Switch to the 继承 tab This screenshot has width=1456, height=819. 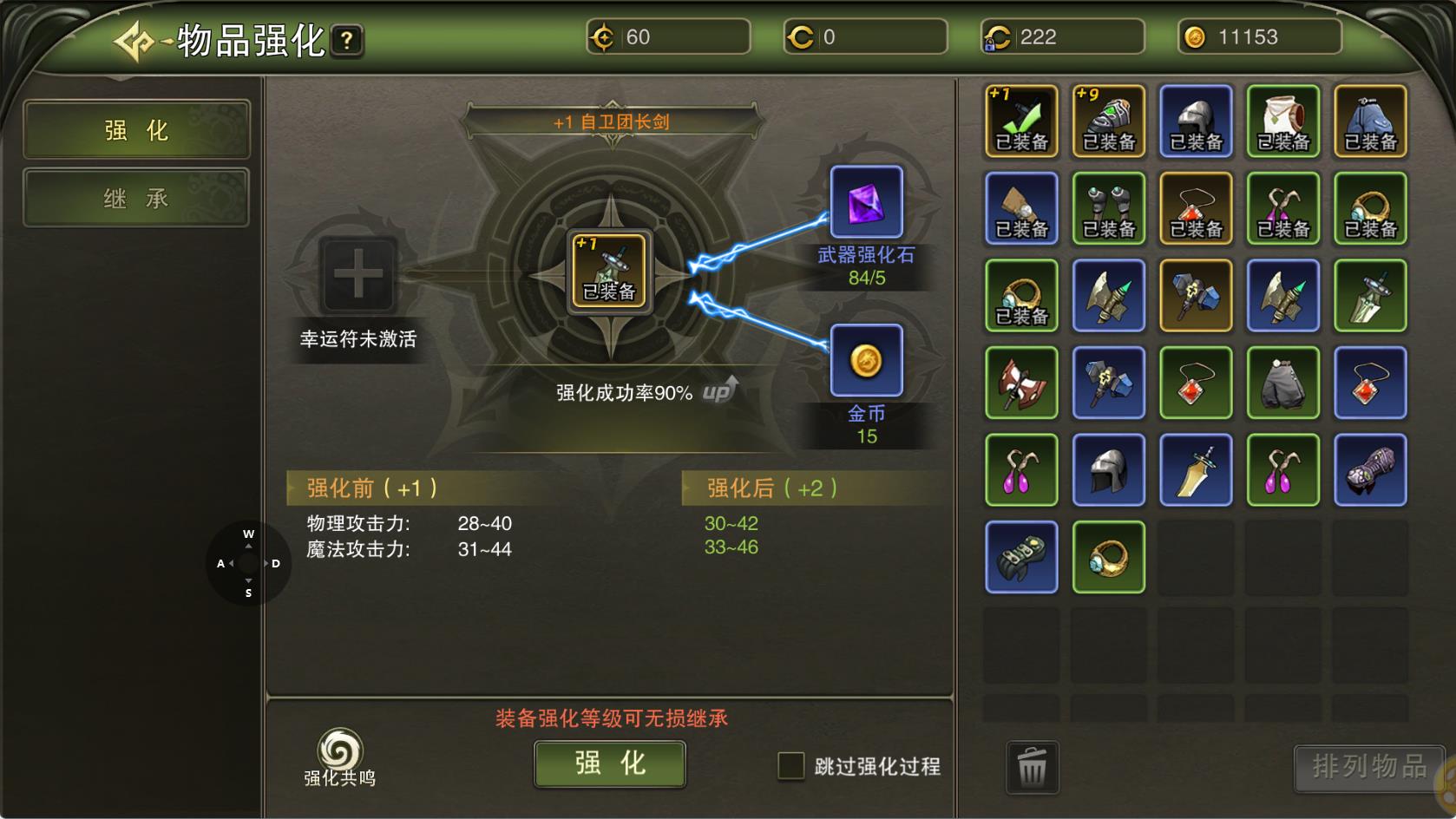point(135,198)
